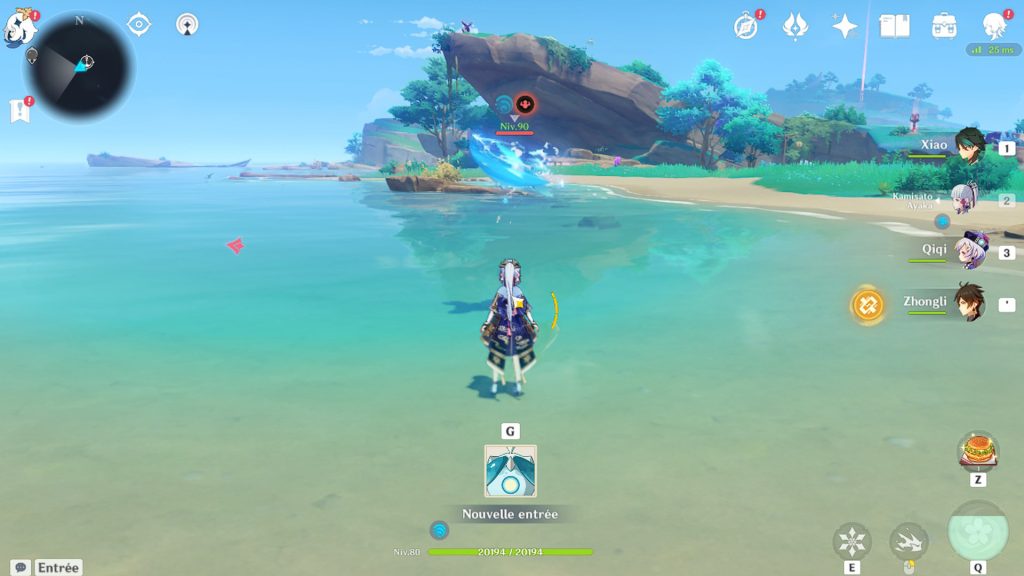1024x576 pixels.
Task: Open the character screen icon
Action: 993,26
